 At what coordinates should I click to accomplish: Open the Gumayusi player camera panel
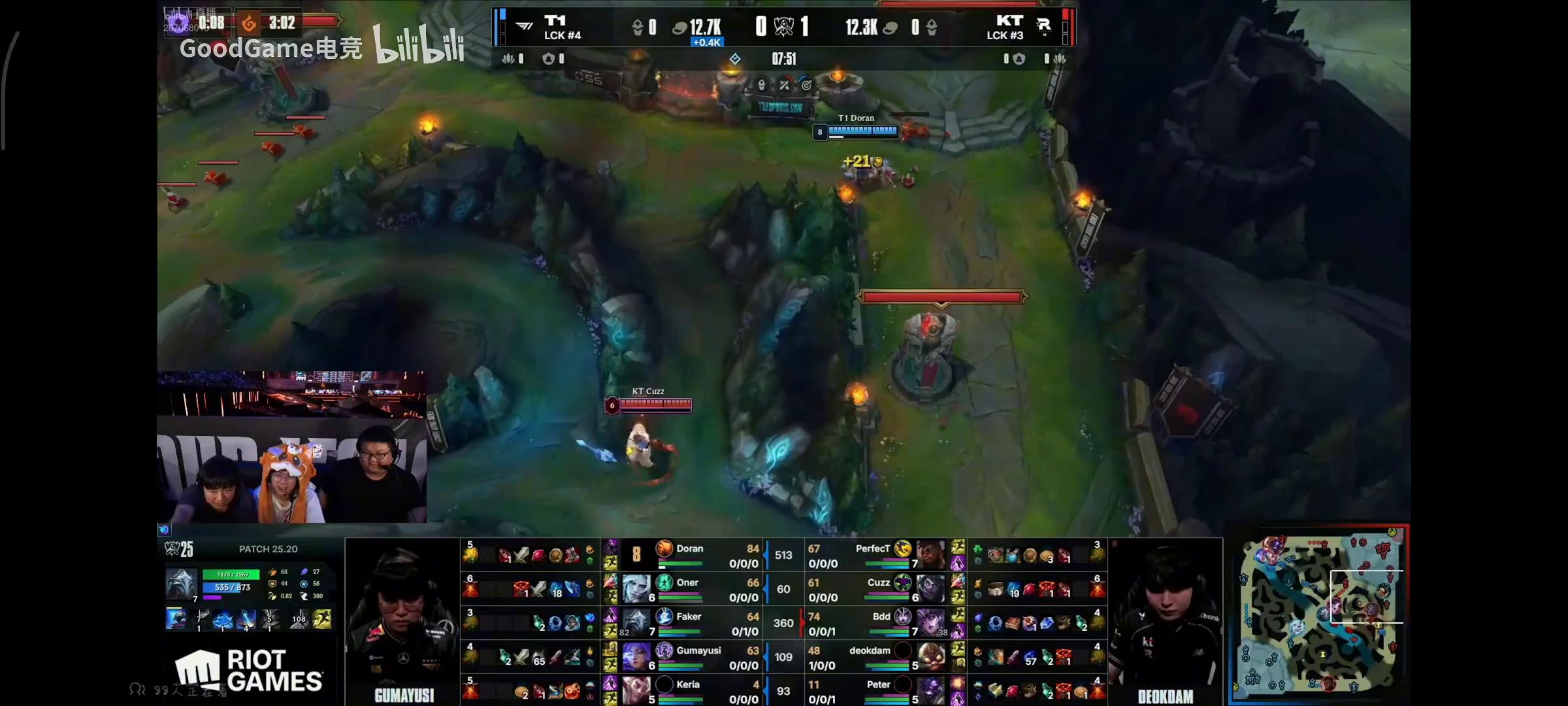pyautogui.click(x=402, y=621)
